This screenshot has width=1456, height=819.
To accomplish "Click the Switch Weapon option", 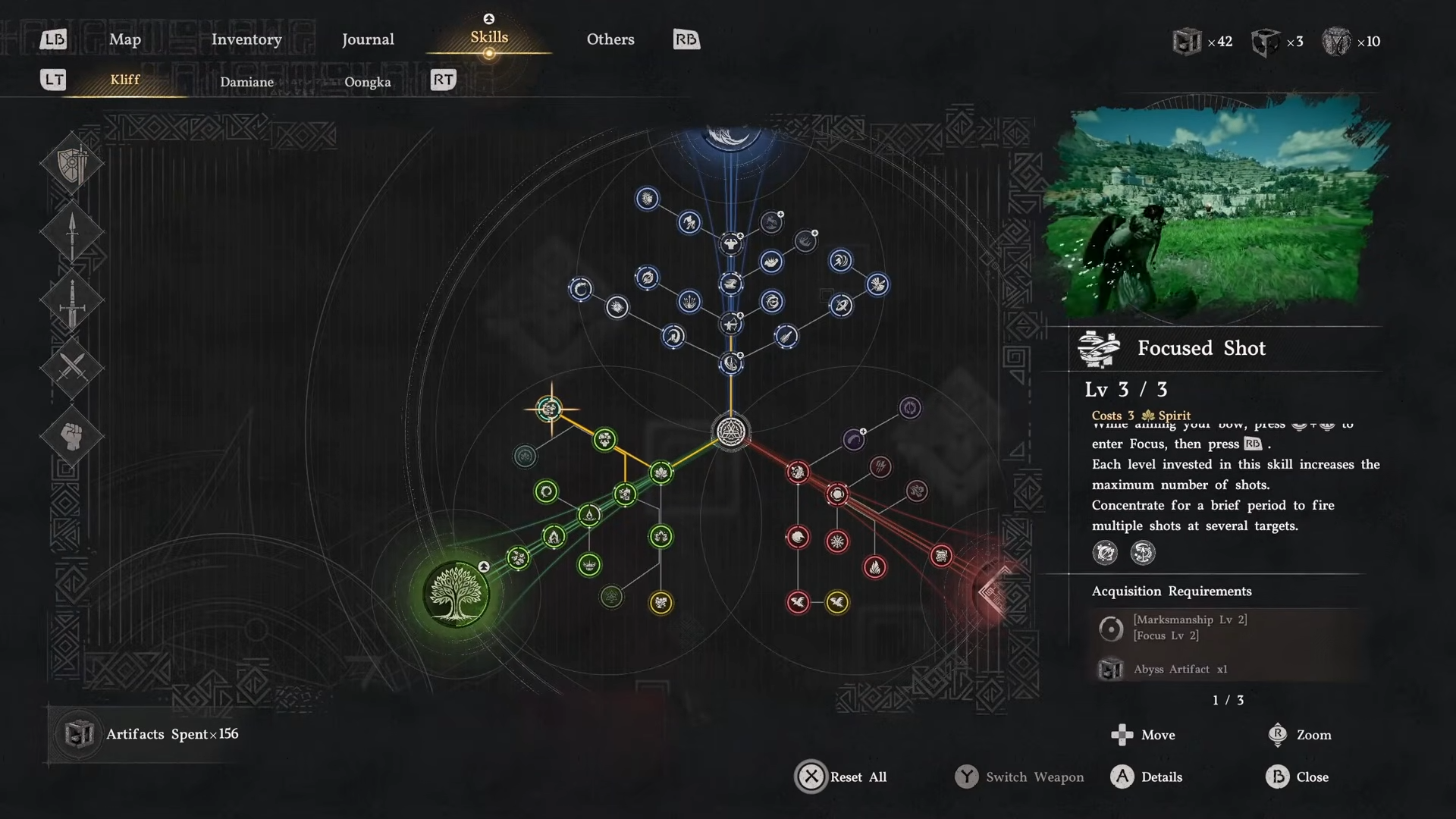I will click(1020, 777).
